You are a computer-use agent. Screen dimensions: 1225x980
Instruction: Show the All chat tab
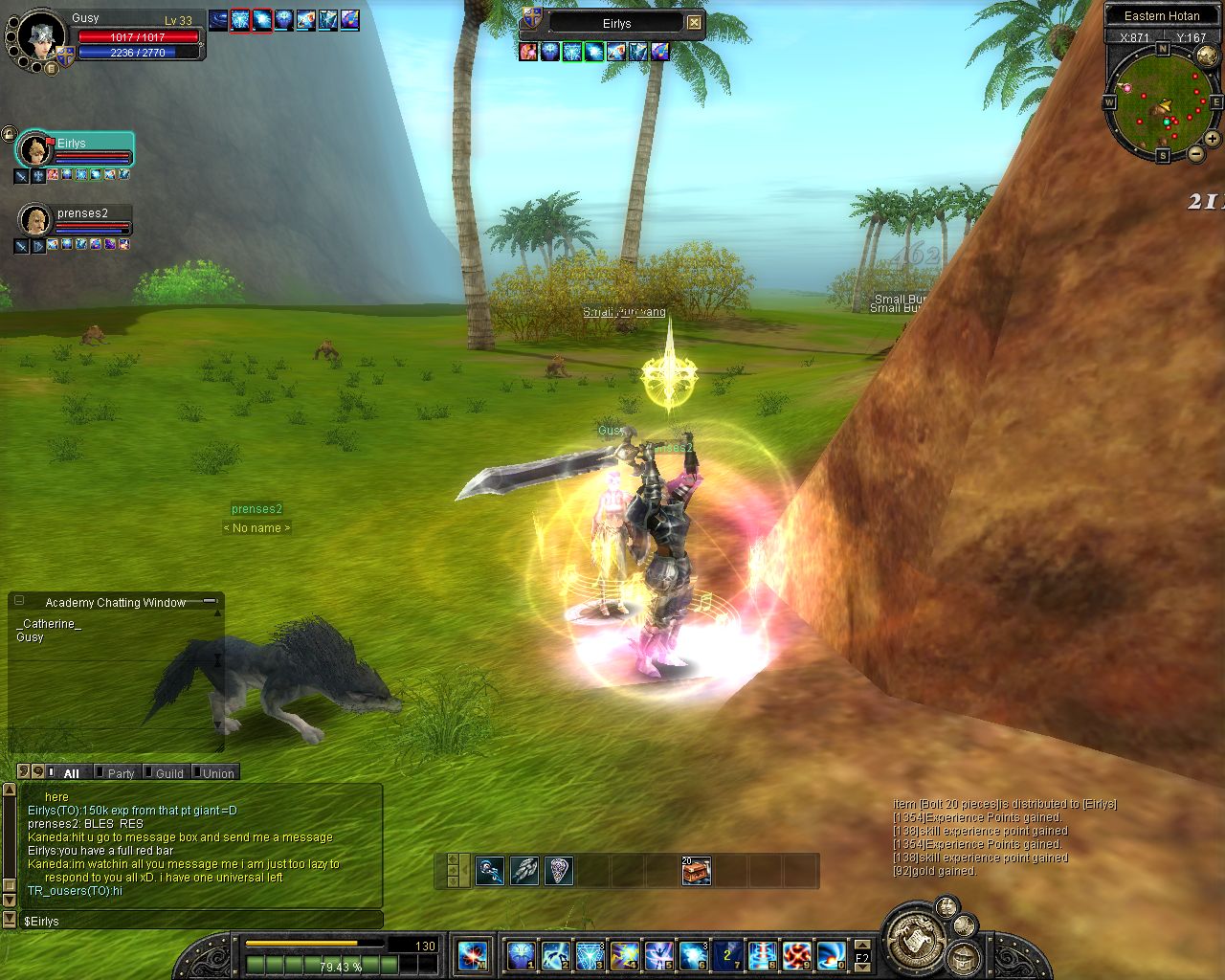coord(71,773)
